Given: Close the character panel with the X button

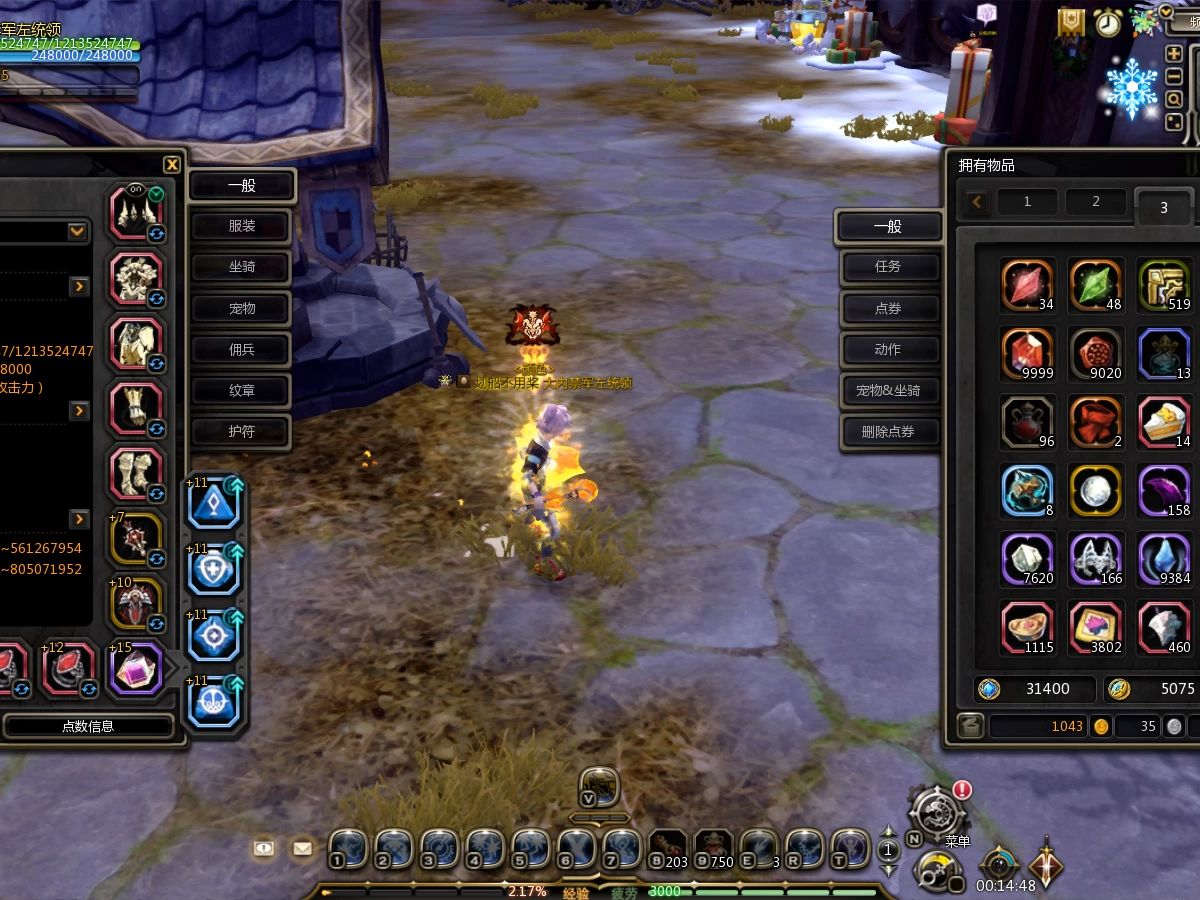Looking at the screenshot, I should 172,165.
